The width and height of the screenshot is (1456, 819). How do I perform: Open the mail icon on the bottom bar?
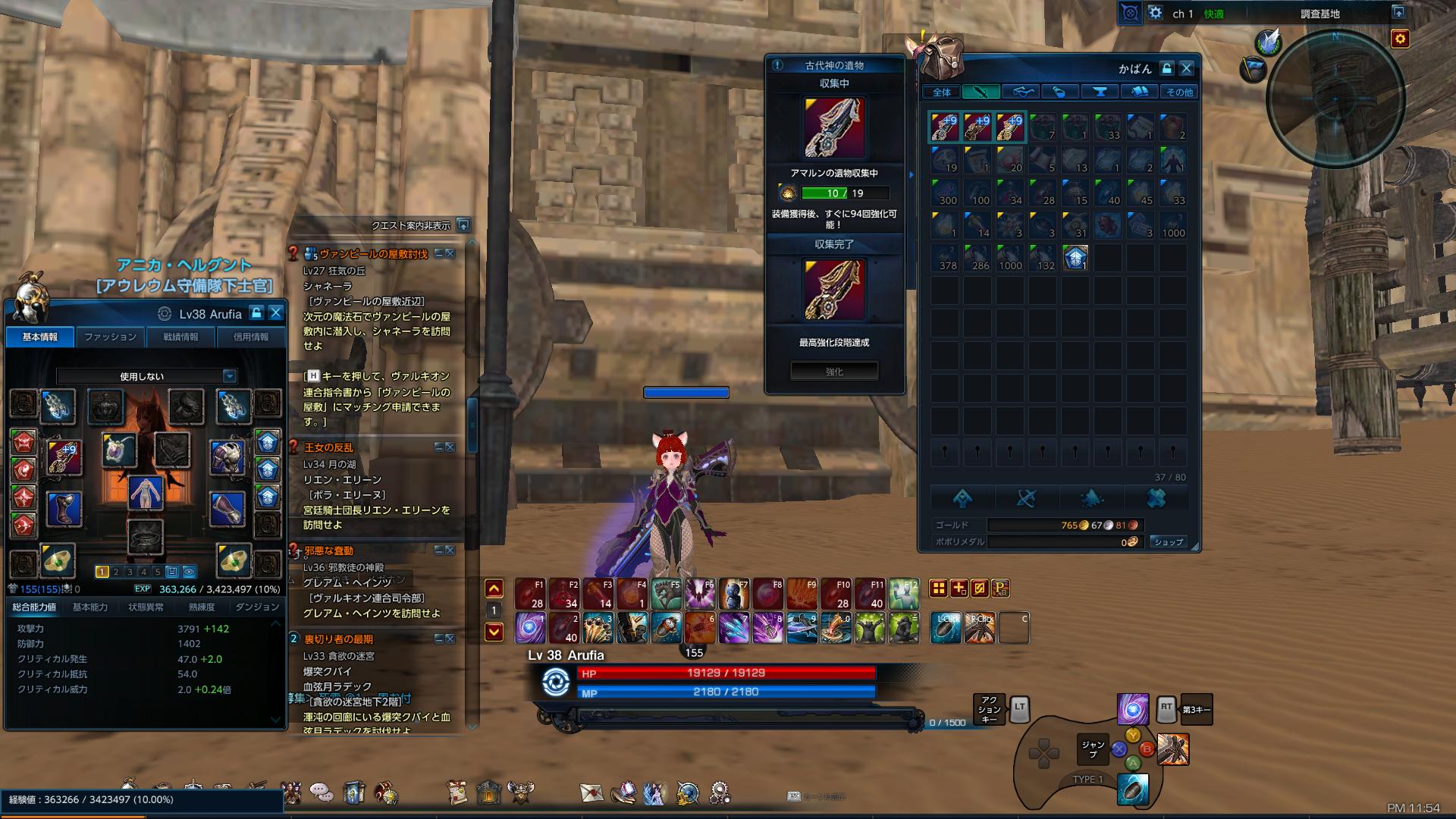(x=591, y=793)
